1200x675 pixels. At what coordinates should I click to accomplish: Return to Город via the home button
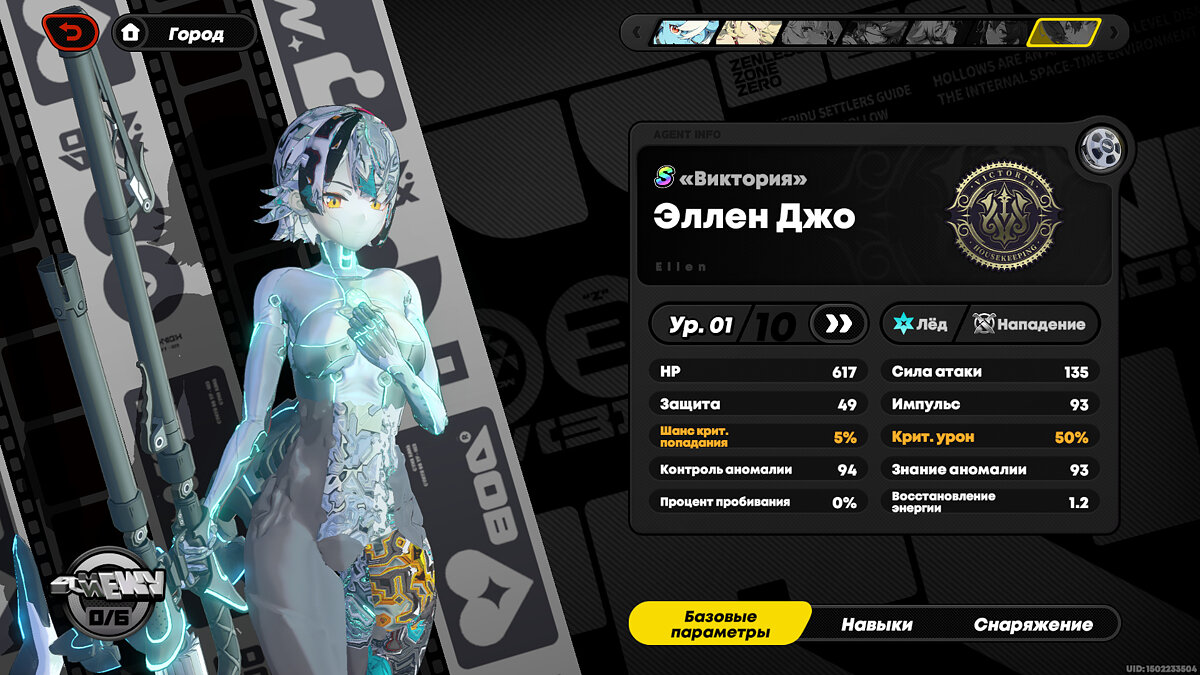(x=184, y=33)
